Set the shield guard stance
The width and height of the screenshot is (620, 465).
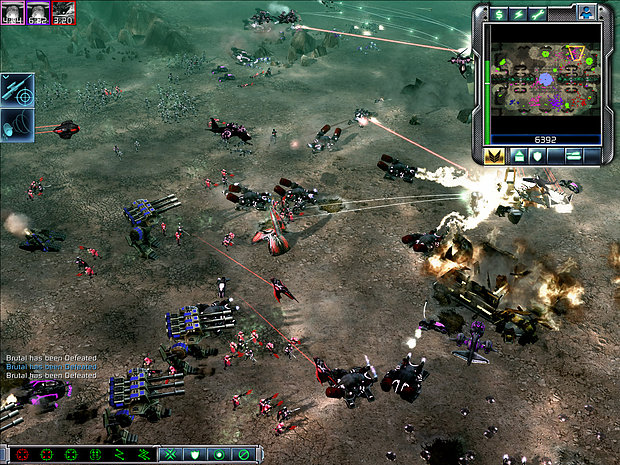click(x=195, y=454)
